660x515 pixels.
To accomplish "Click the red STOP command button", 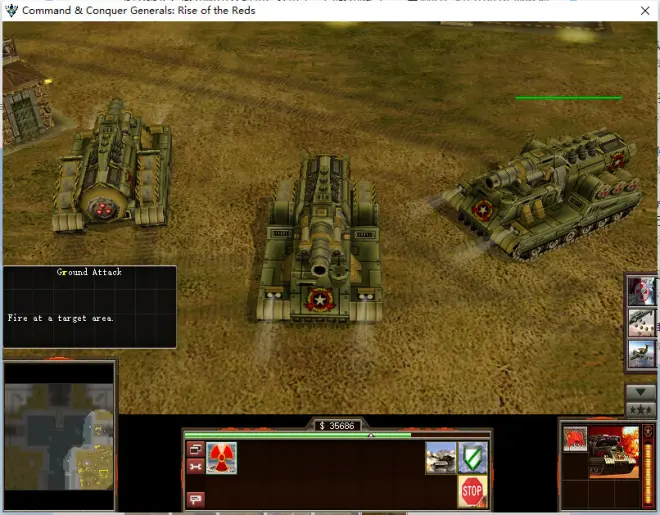I will pyautogui.click(x=472, y=491).
